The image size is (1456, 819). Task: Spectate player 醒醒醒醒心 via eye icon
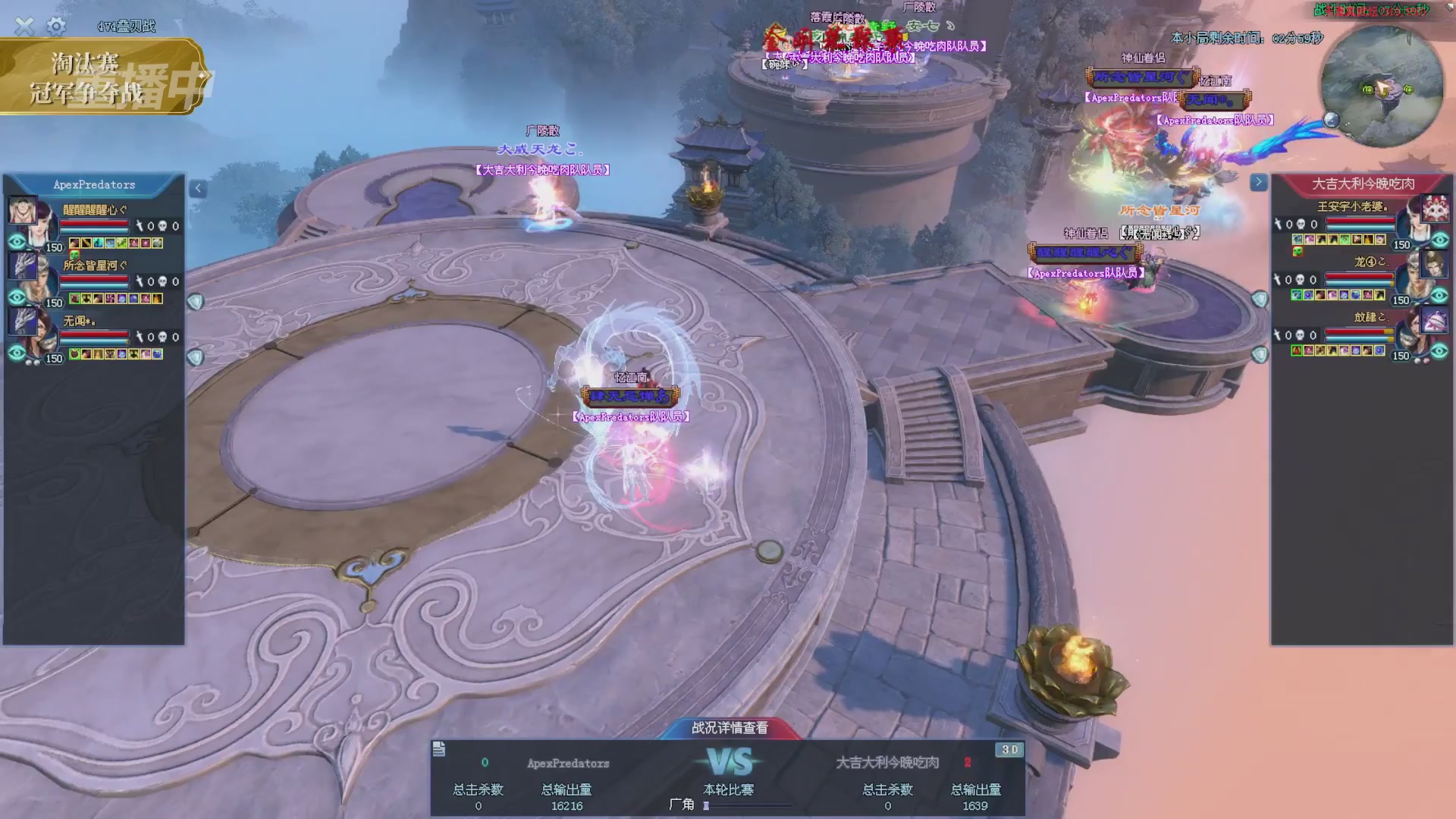[x=17, y=242]
